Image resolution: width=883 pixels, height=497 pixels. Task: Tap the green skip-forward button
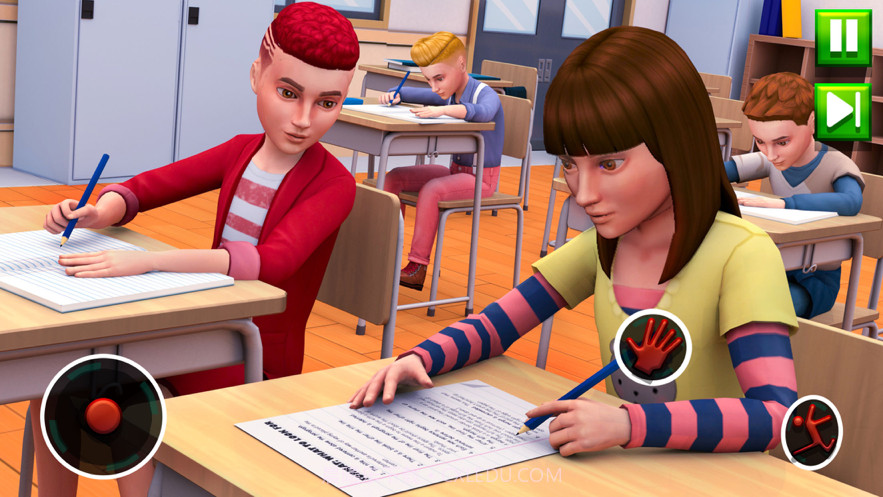tap(842, 111)
